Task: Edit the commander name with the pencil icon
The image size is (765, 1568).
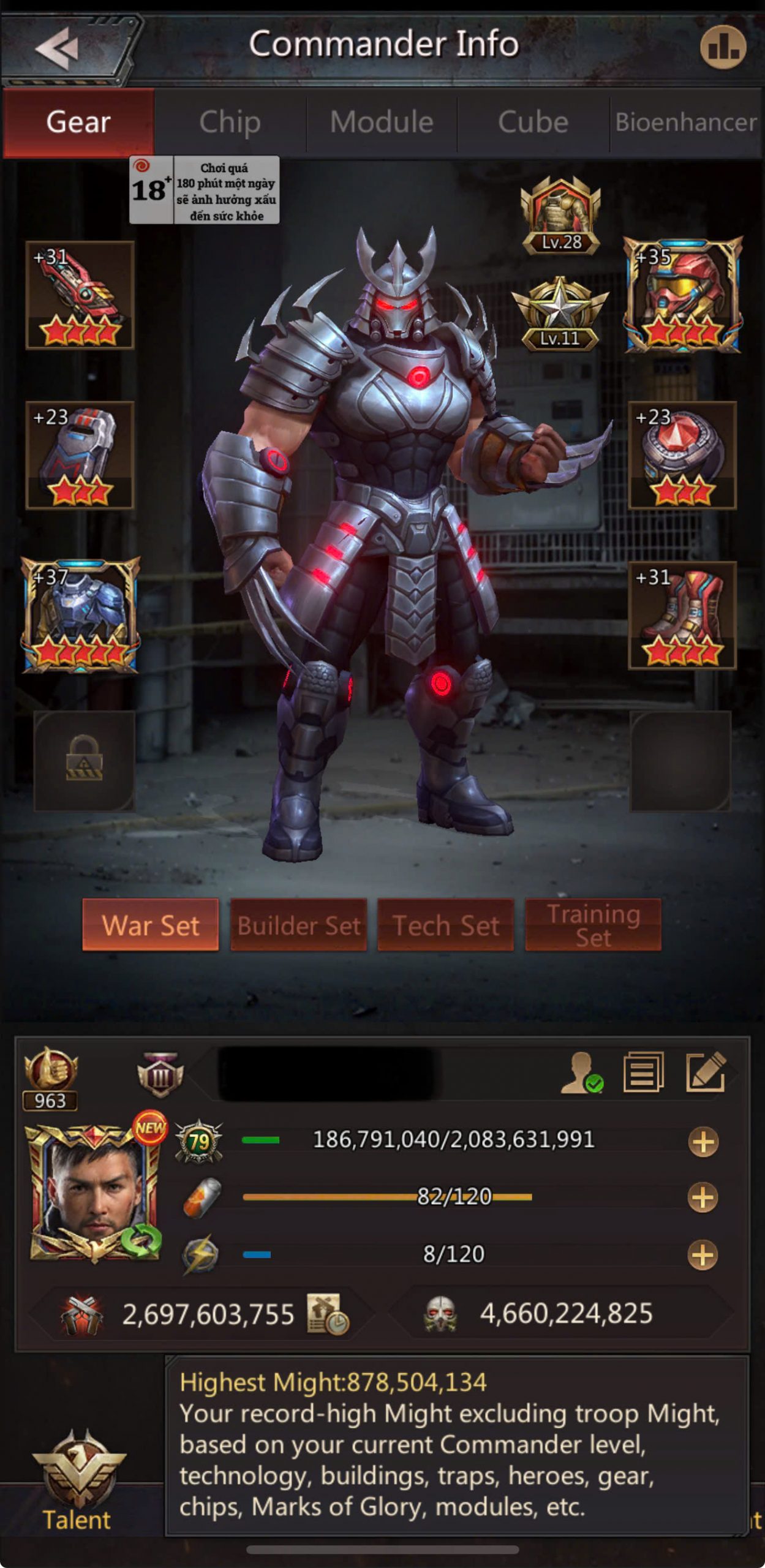Action: pos(706,1072)
